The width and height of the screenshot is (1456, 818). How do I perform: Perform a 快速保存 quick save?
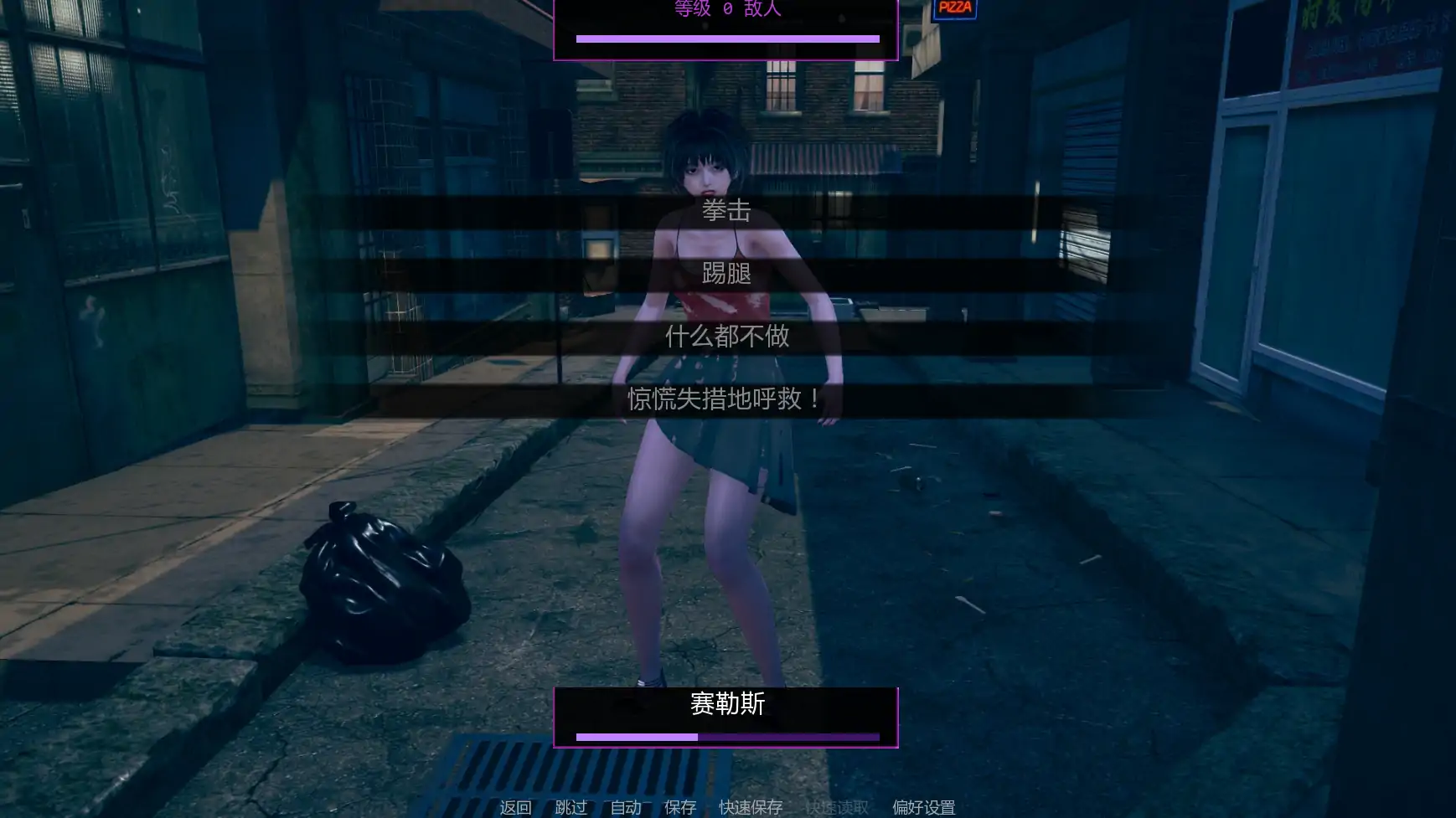(x=750, y=807)
